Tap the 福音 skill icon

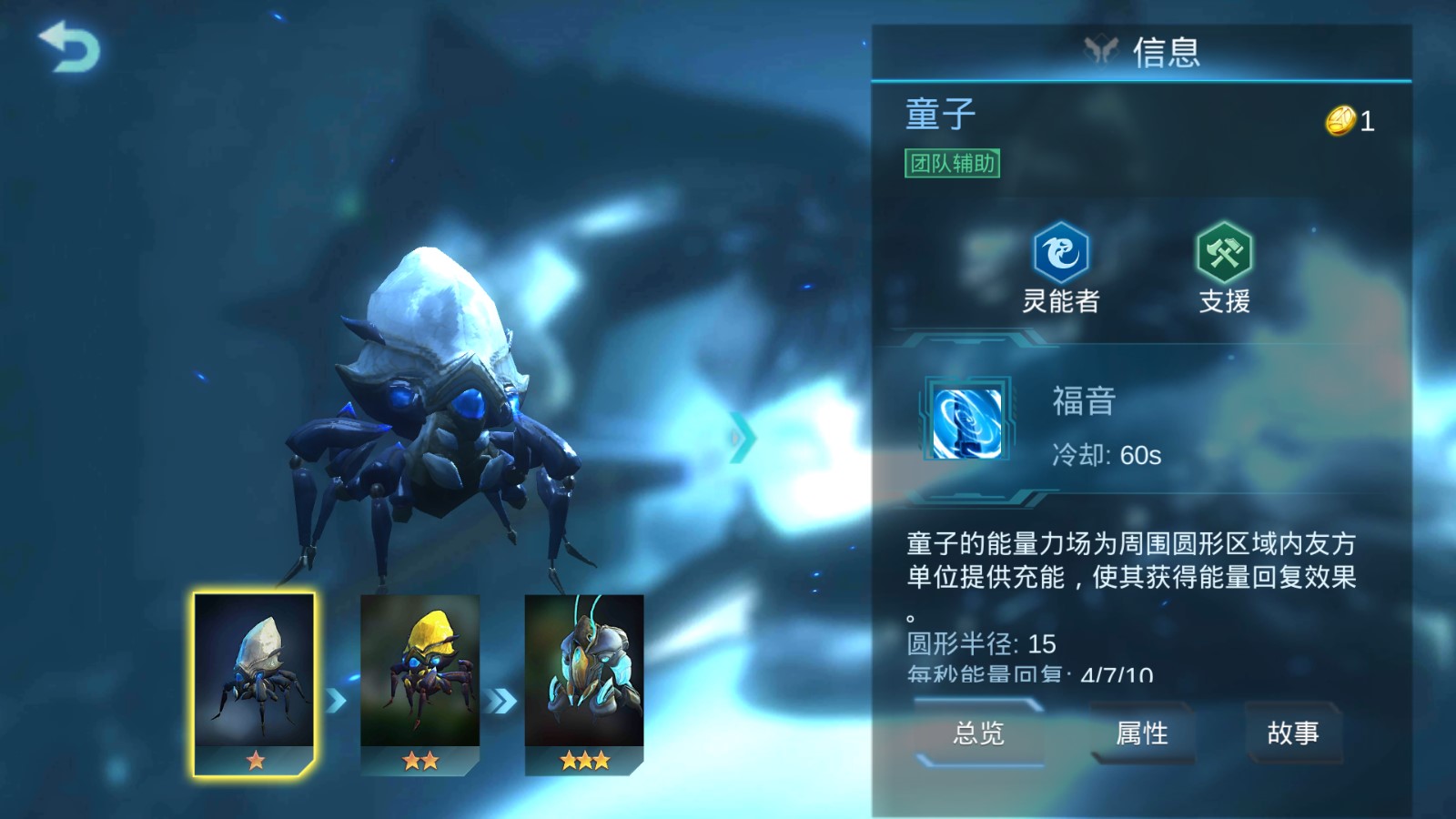tap(966, 422)
